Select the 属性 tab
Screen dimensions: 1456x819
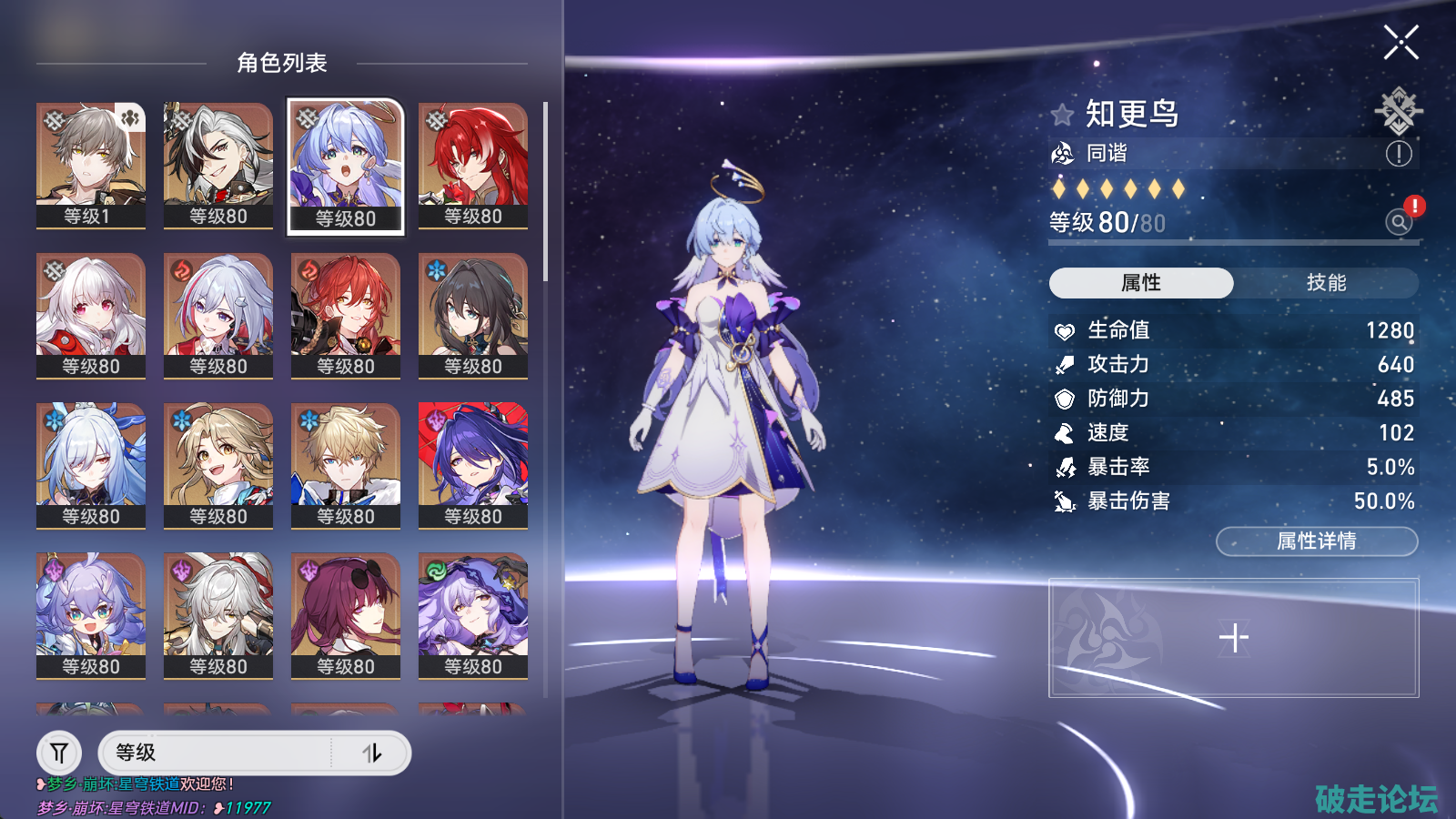tap(1141, 283)
